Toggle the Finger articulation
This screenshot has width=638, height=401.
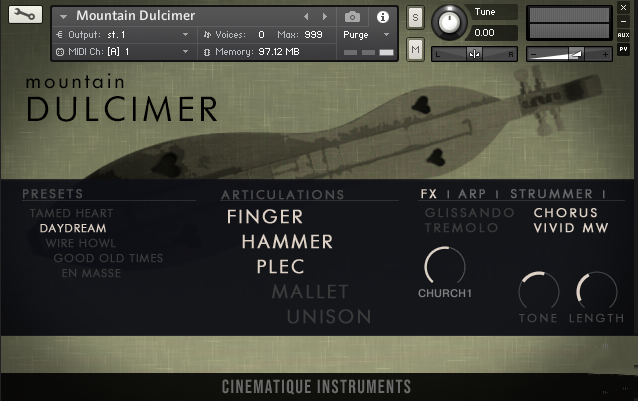[x=265, y=216]
